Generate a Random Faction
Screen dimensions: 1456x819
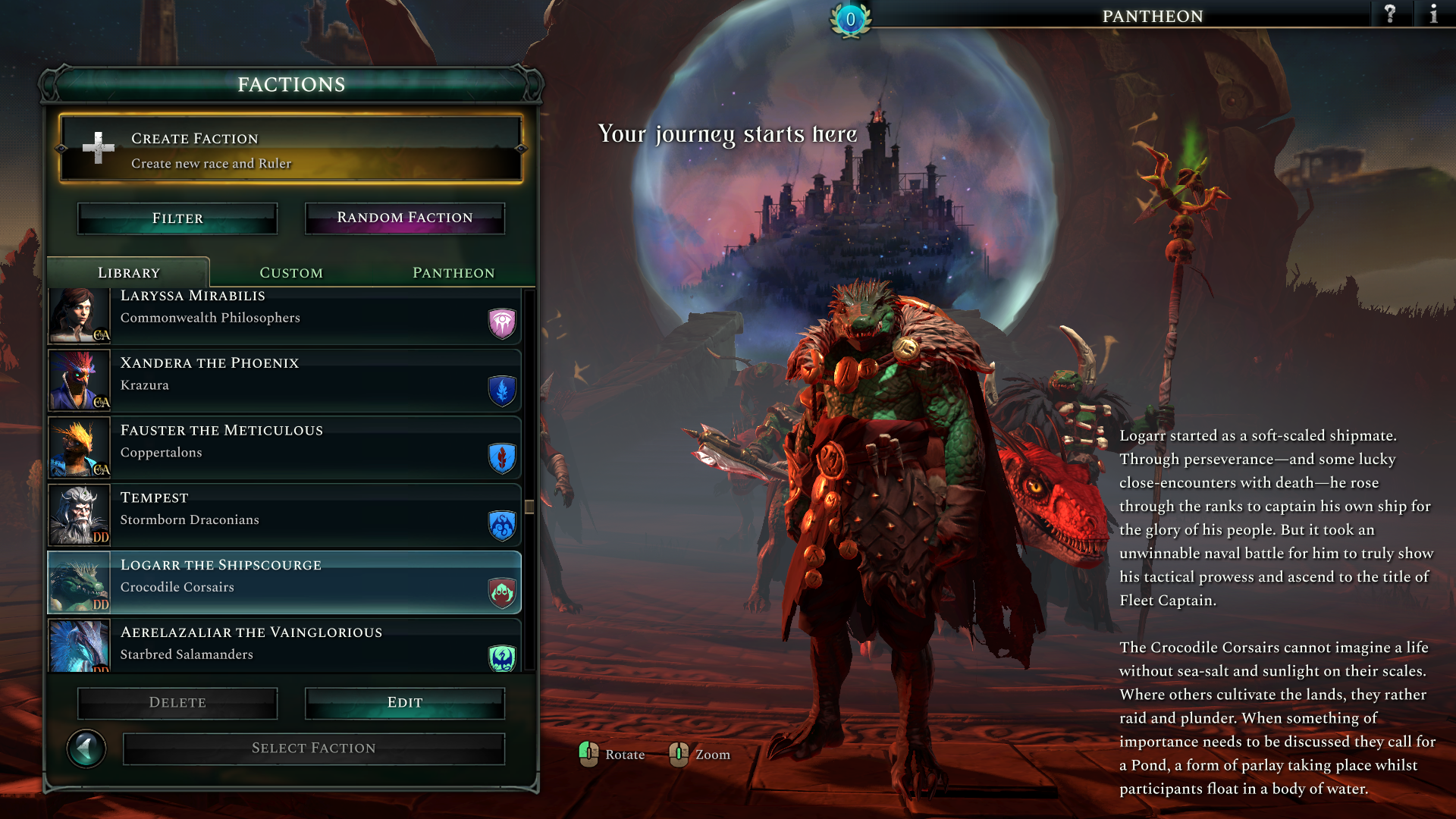405,218
